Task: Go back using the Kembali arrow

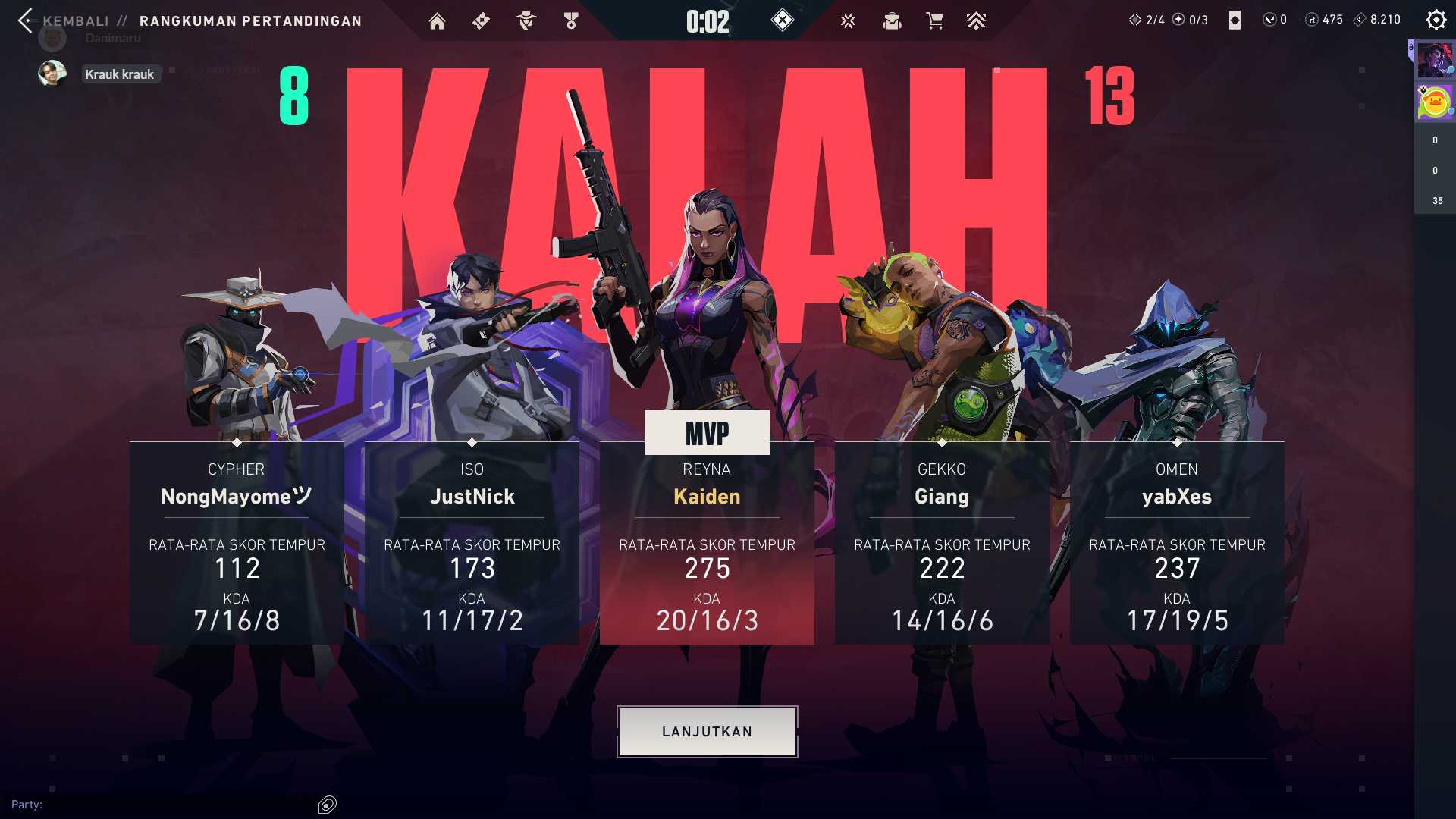Action: [x=26, y=20]
